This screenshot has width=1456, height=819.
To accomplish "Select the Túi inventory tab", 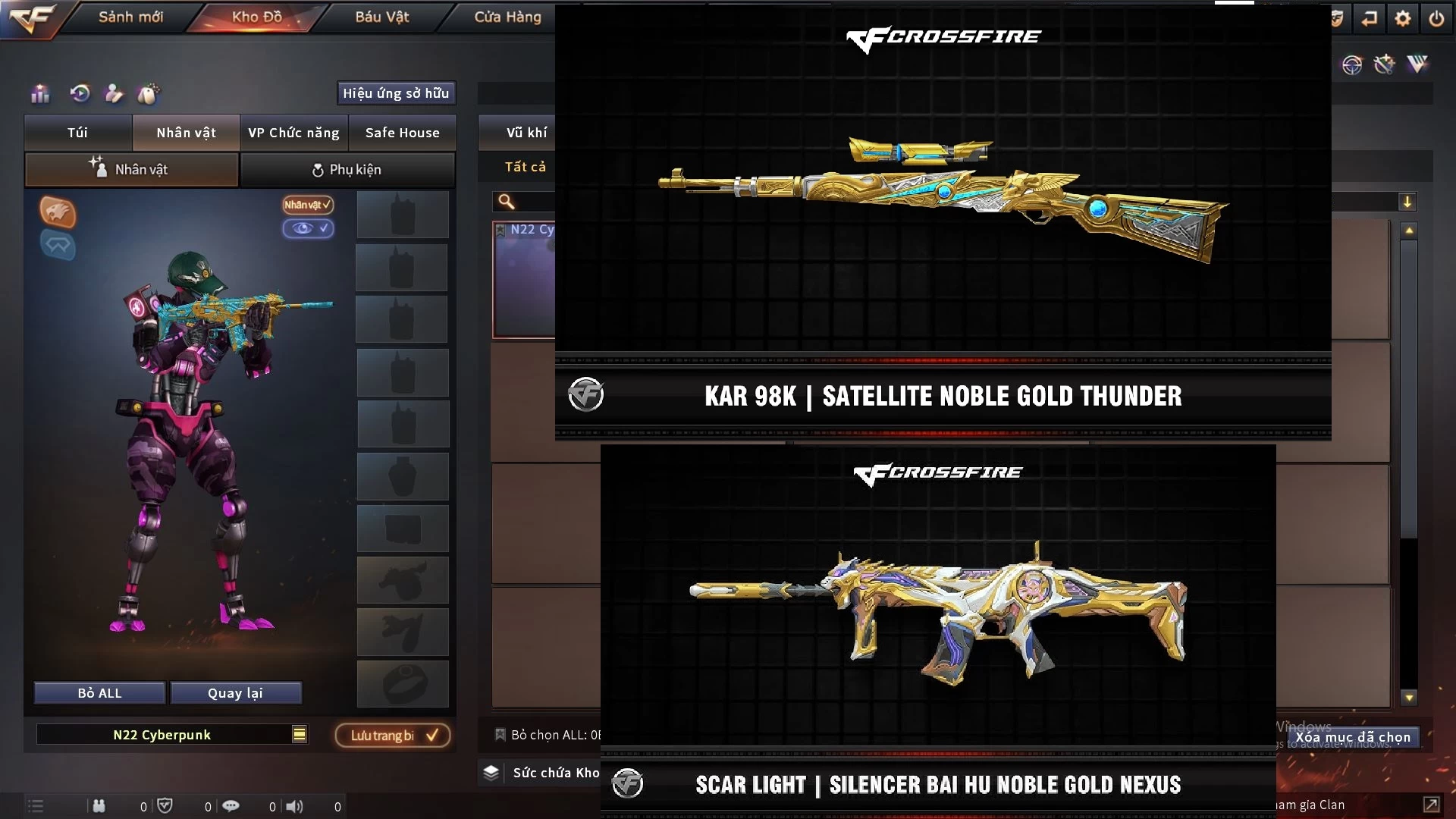I will point(77,133).
